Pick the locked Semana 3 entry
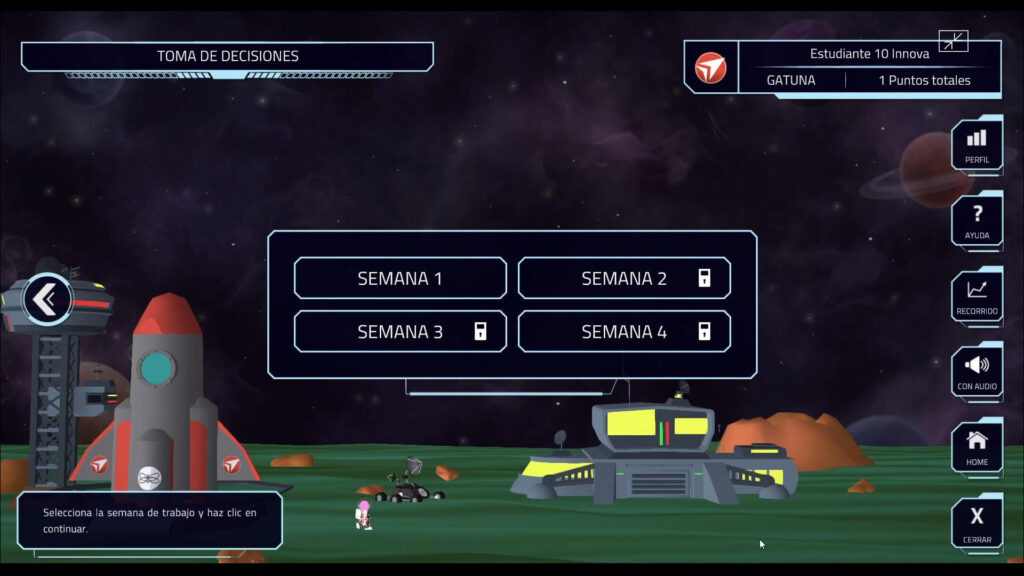Viewport: 1024px width, 576px height. point(400,332)
